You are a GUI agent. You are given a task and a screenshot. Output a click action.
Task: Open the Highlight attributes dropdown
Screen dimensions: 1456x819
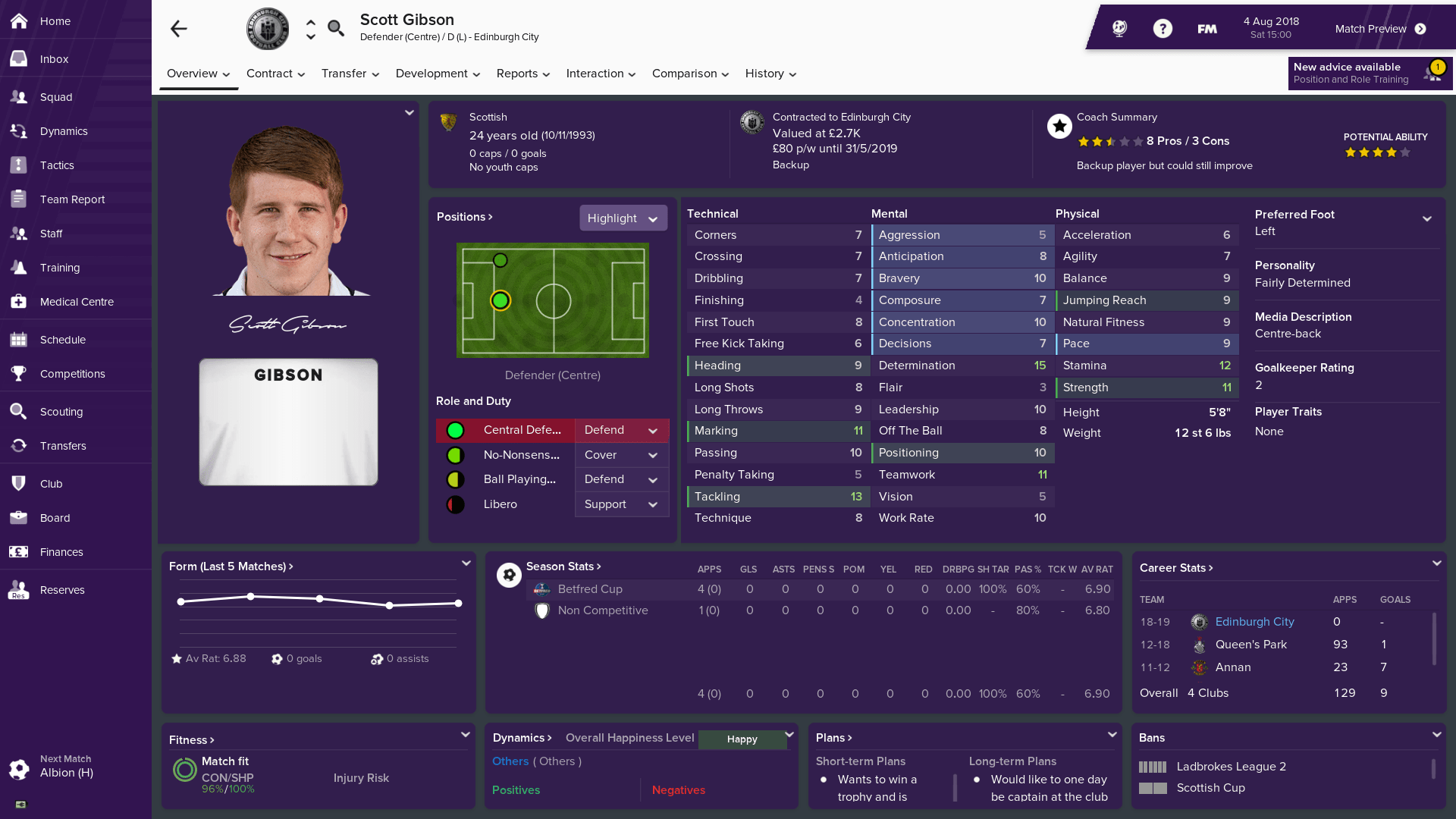(623, 218)
